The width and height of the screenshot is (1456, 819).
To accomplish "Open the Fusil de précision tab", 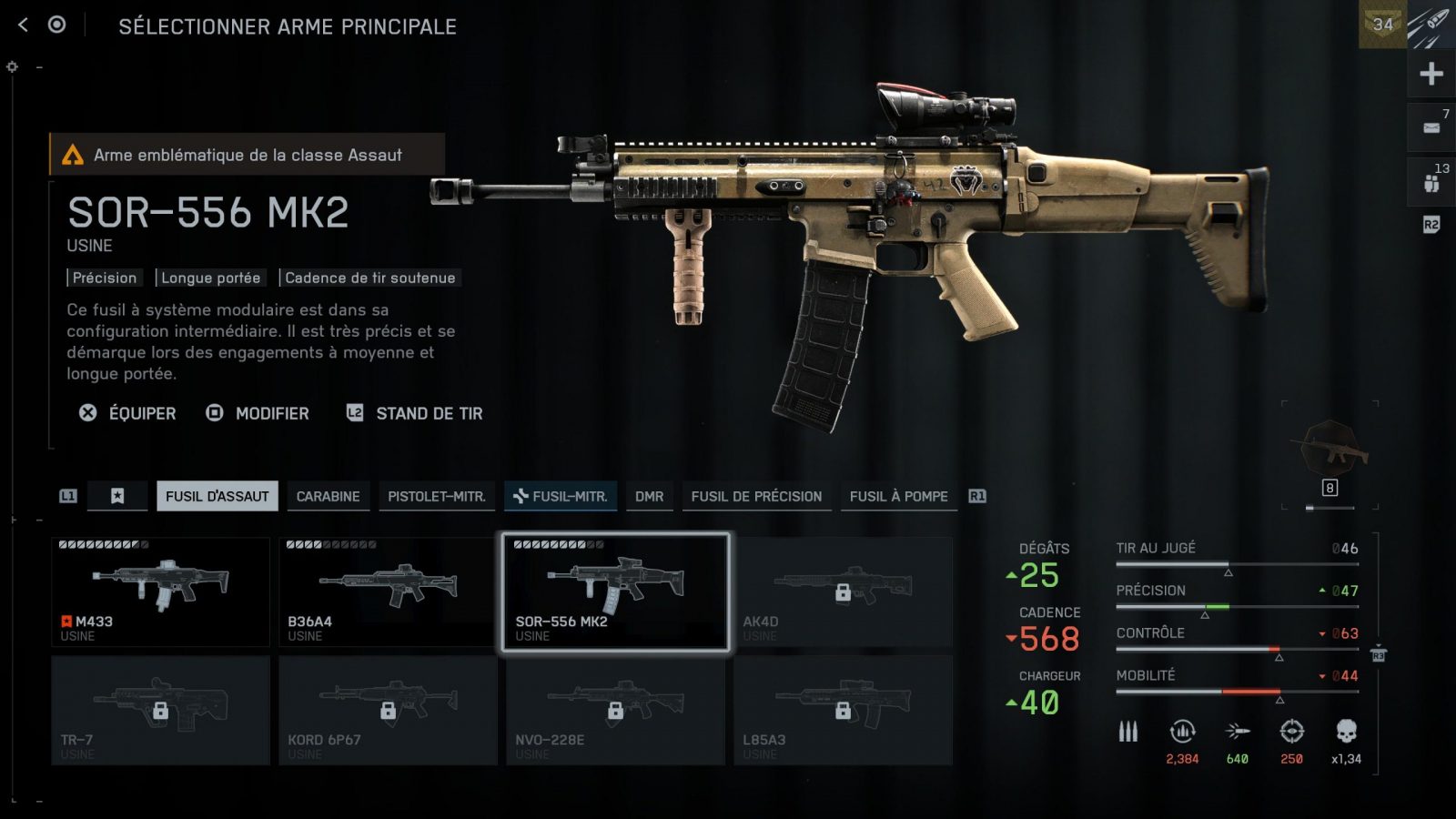I will coord(755,496).
